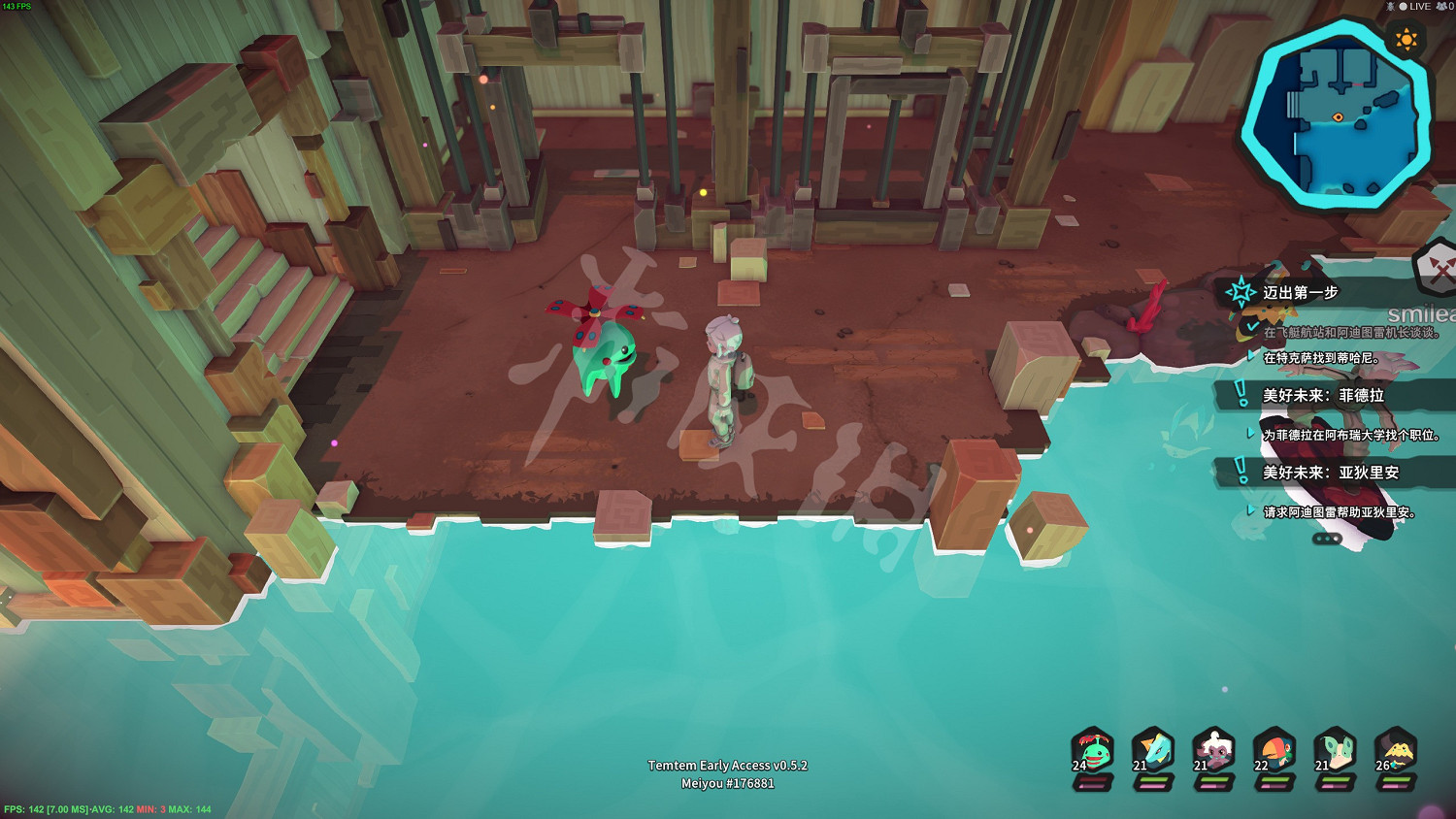Image resolution: width=1456 pixels, height=819 pixels.
Task: Click the orange toucan Temtem icon labeled 22
Action: point(1276,750)
